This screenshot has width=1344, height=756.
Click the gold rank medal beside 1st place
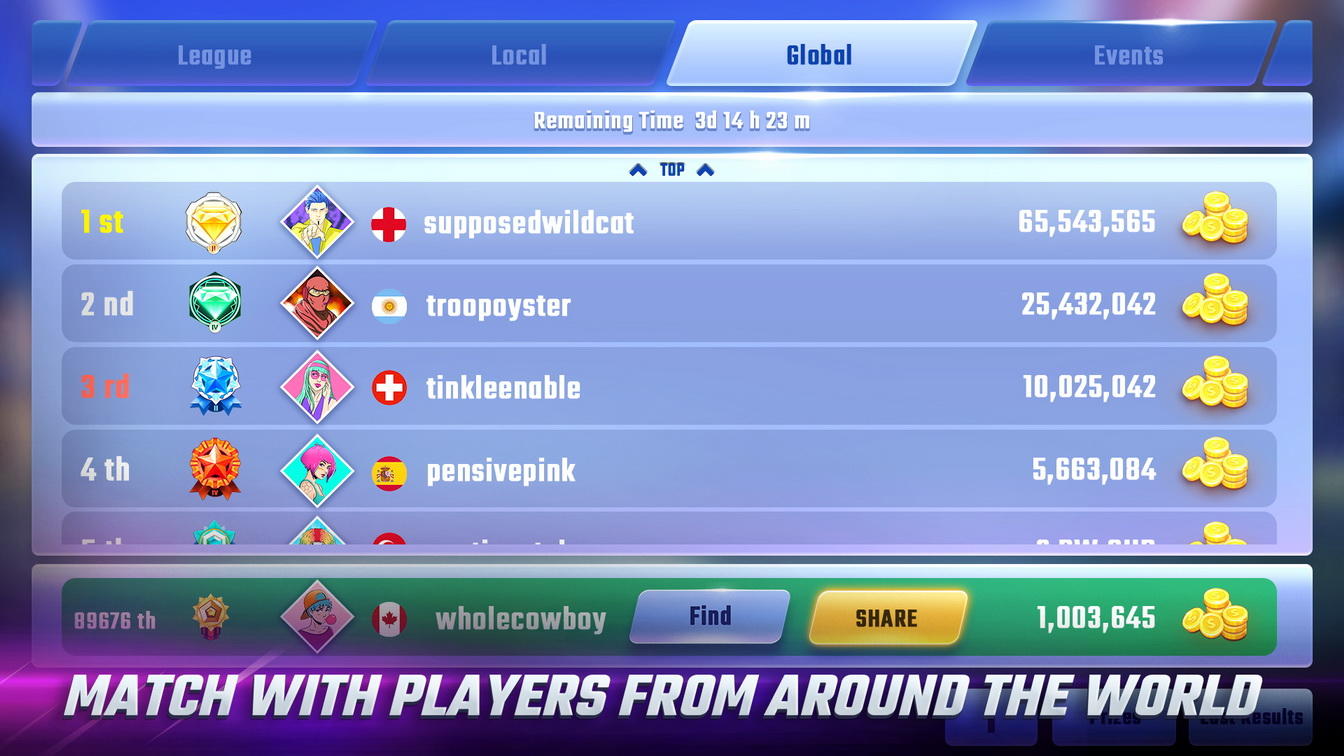pyautogui.click(x=215, y=223)
